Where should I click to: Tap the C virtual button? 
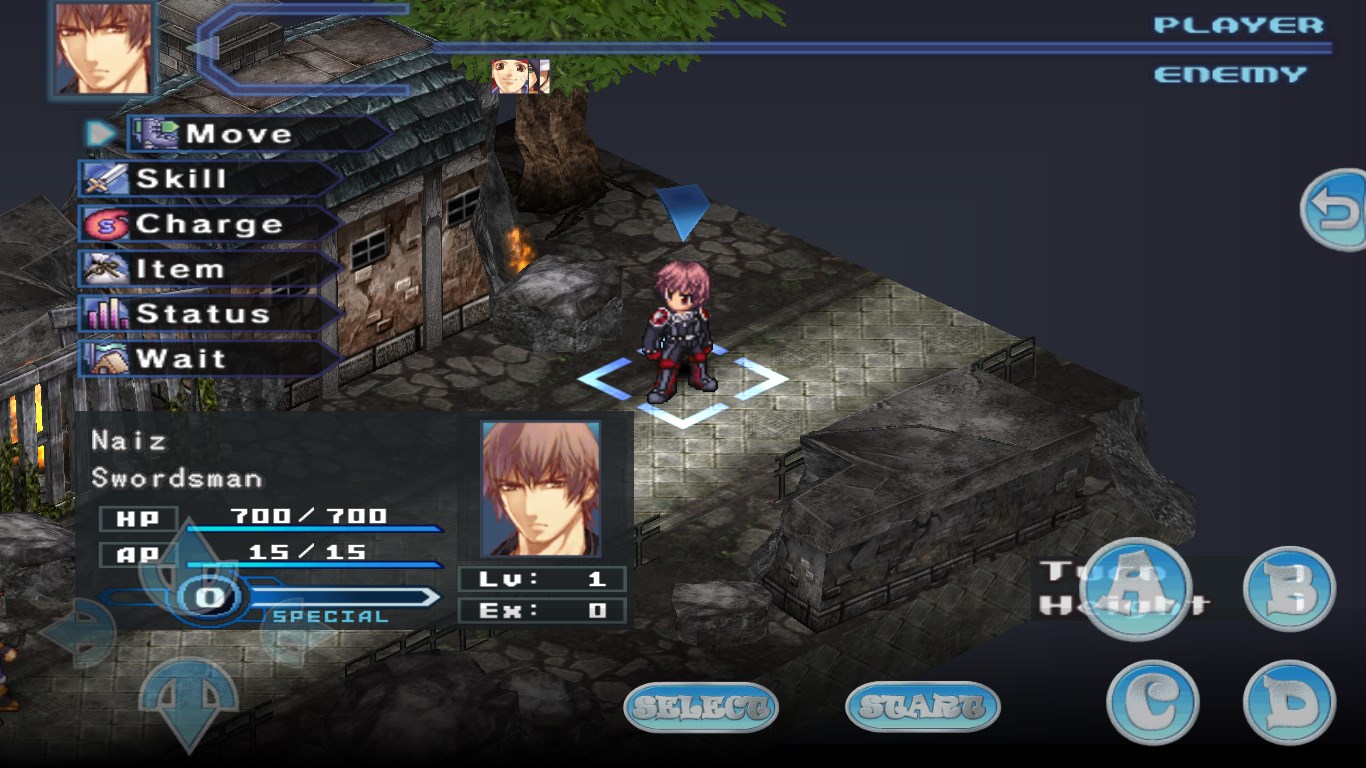(1152, 702)
